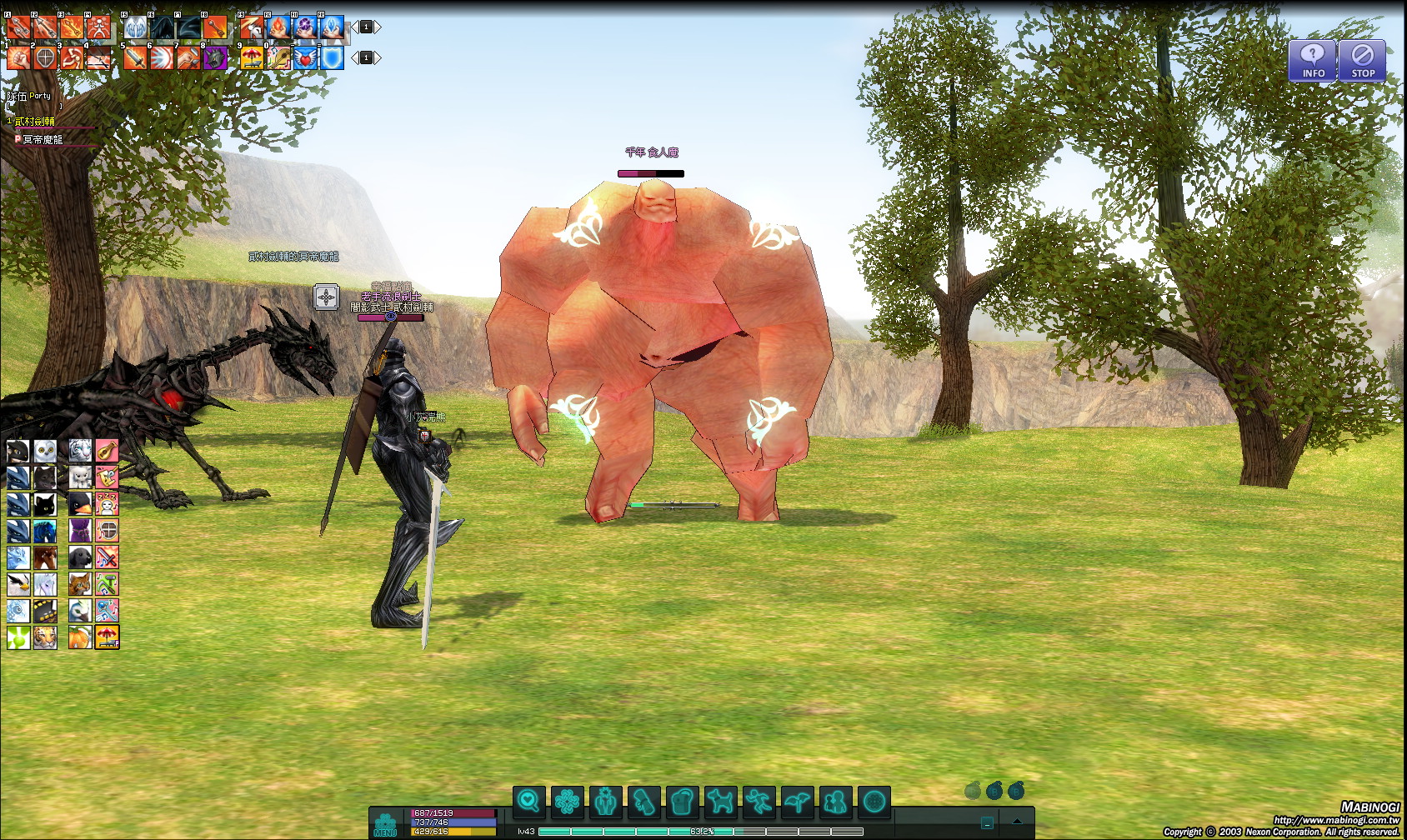Use the wooden shield Defense skill
The width and height of the screenshot is (1407, 840).
tap(45, 57)
